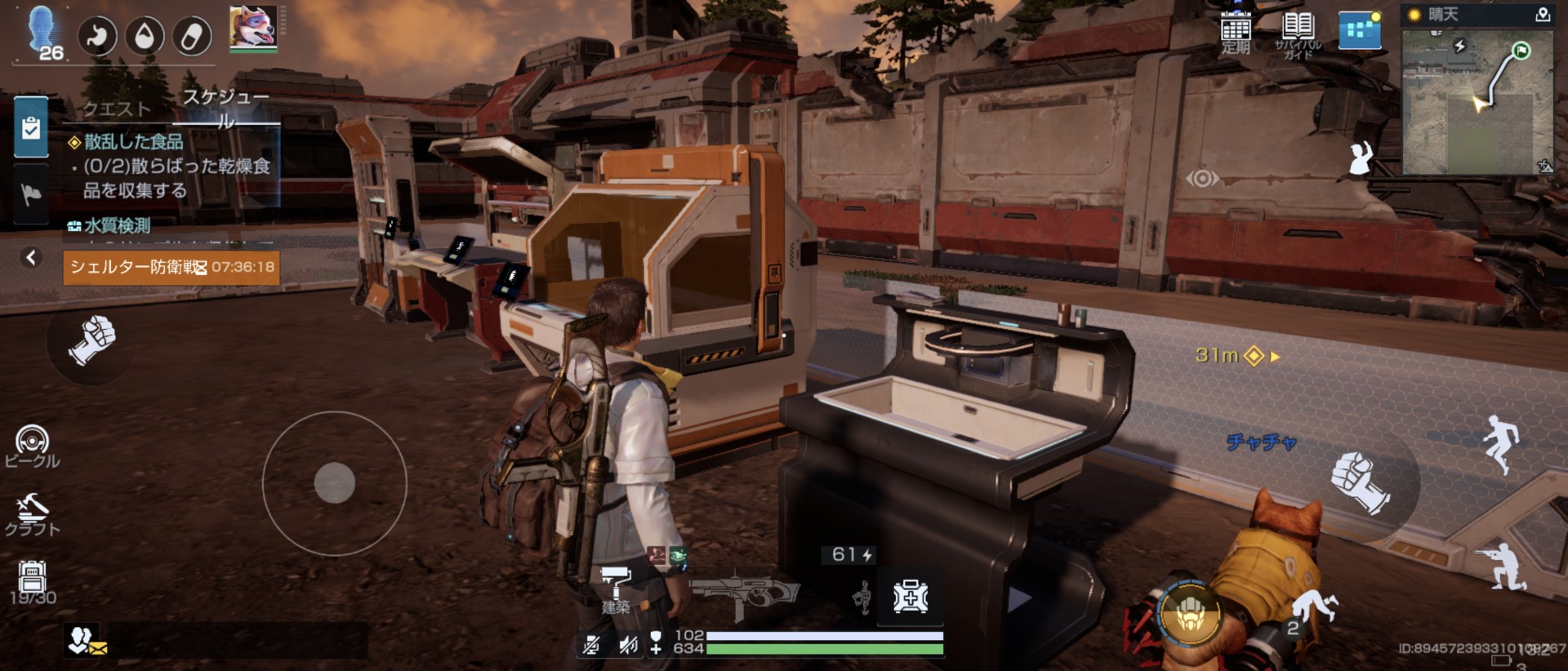Collapse the quest panel with the arrow
Screen dimensions: 1568x671
[x=31, y=258]
